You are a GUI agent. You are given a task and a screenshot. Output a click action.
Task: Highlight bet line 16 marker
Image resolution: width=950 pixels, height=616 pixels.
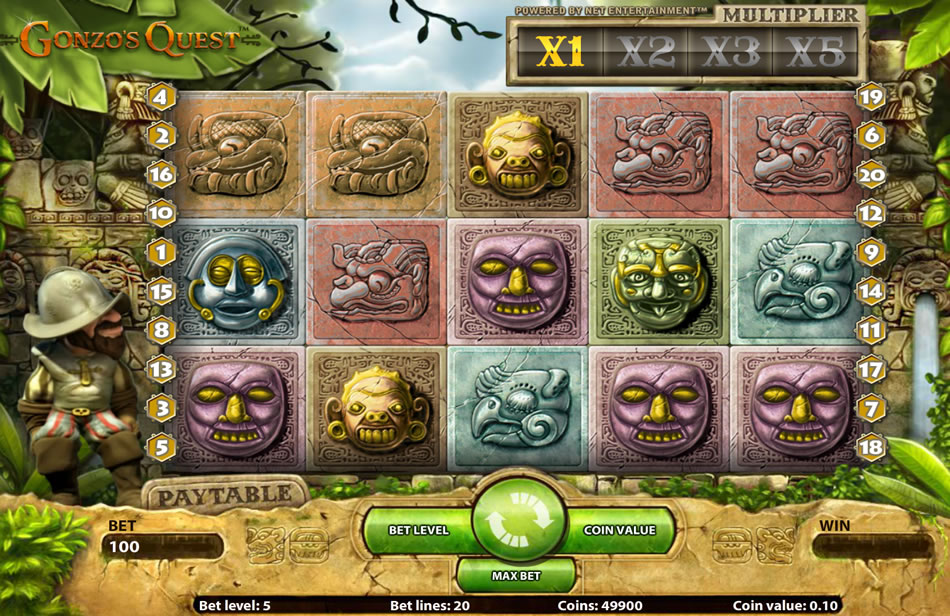161,174
